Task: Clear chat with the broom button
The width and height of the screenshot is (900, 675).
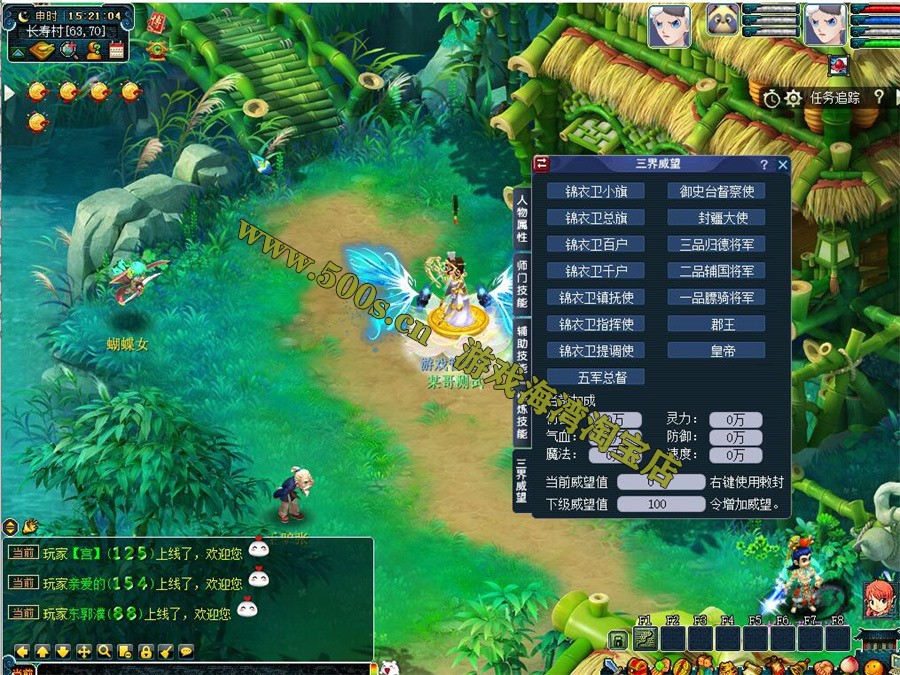Action: tap(165, 651)
